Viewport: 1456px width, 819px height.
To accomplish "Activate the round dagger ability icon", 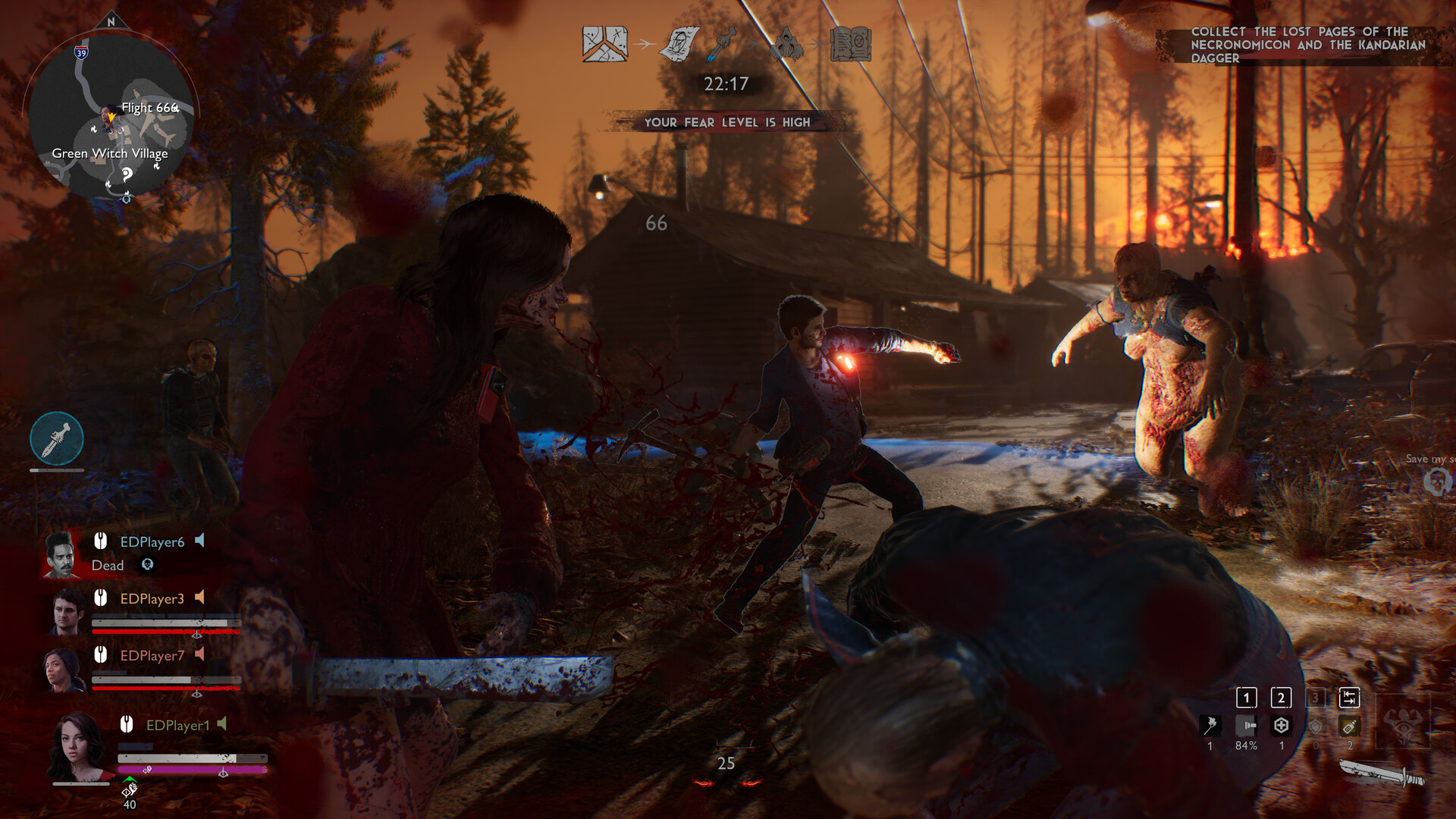I will 57,439.
